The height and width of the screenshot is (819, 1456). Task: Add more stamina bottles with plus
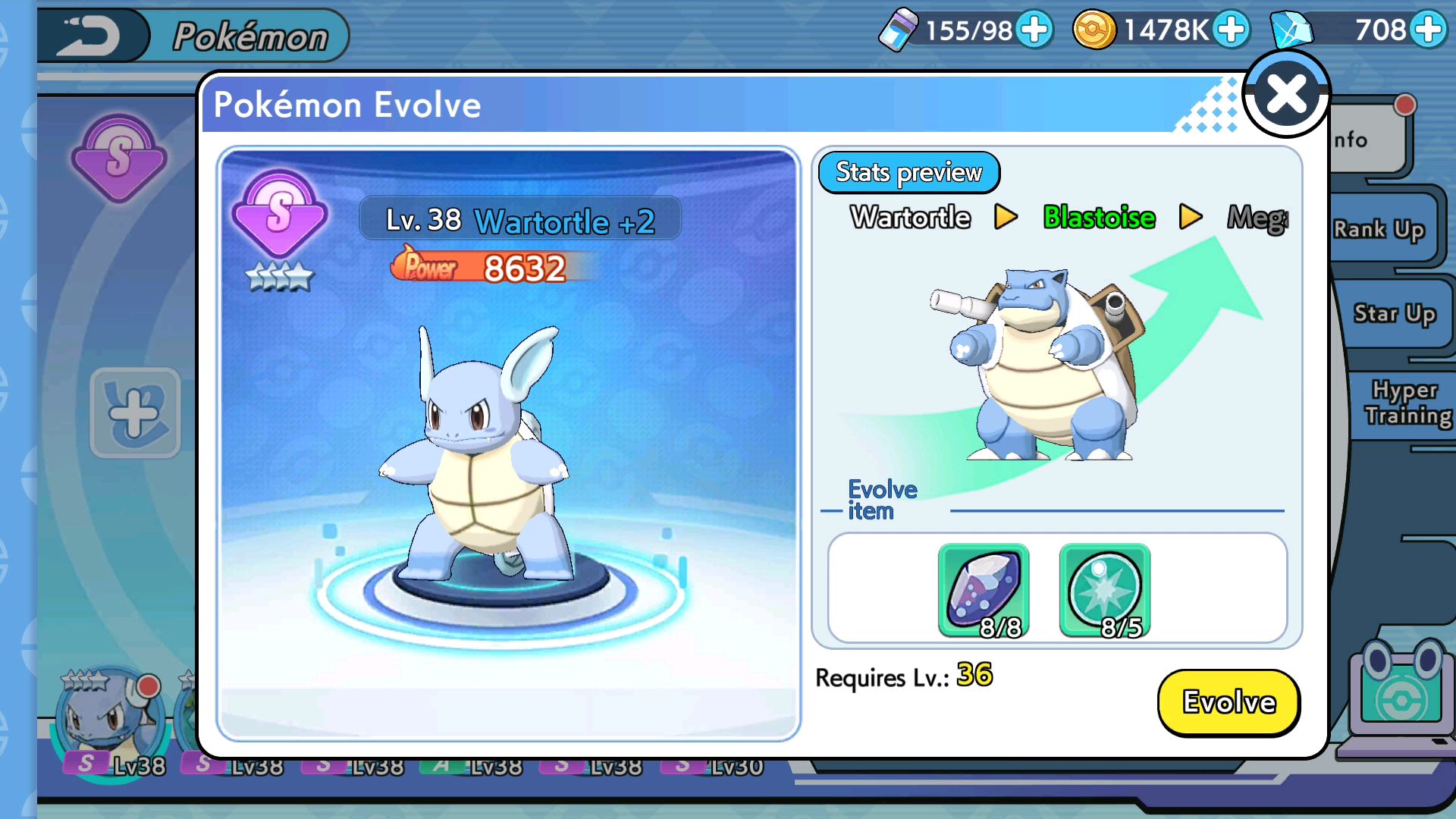pyautogui.click(x=1035, y=30)
